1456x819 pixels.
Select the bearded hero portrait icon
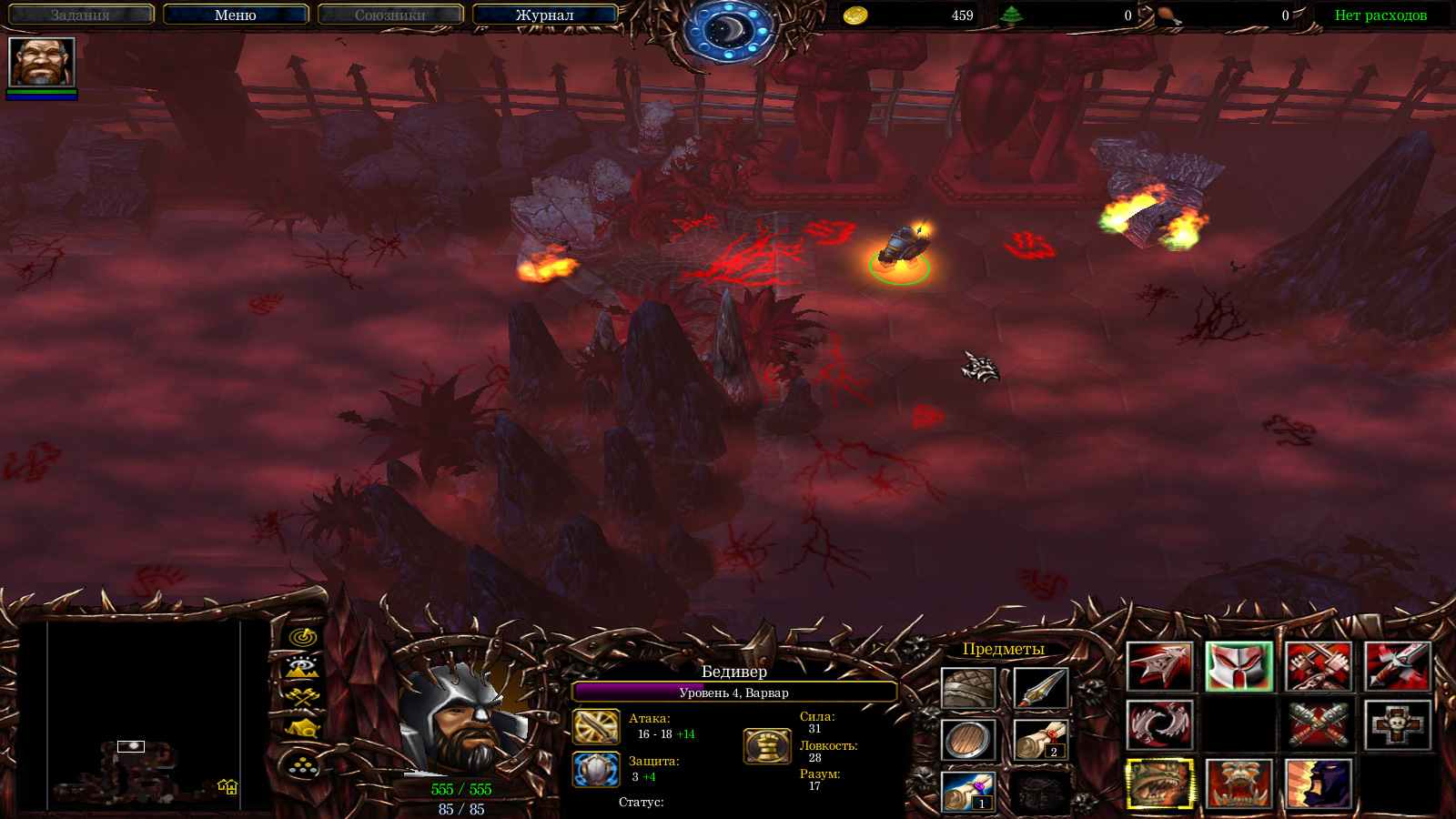click(x=42, y=63)
